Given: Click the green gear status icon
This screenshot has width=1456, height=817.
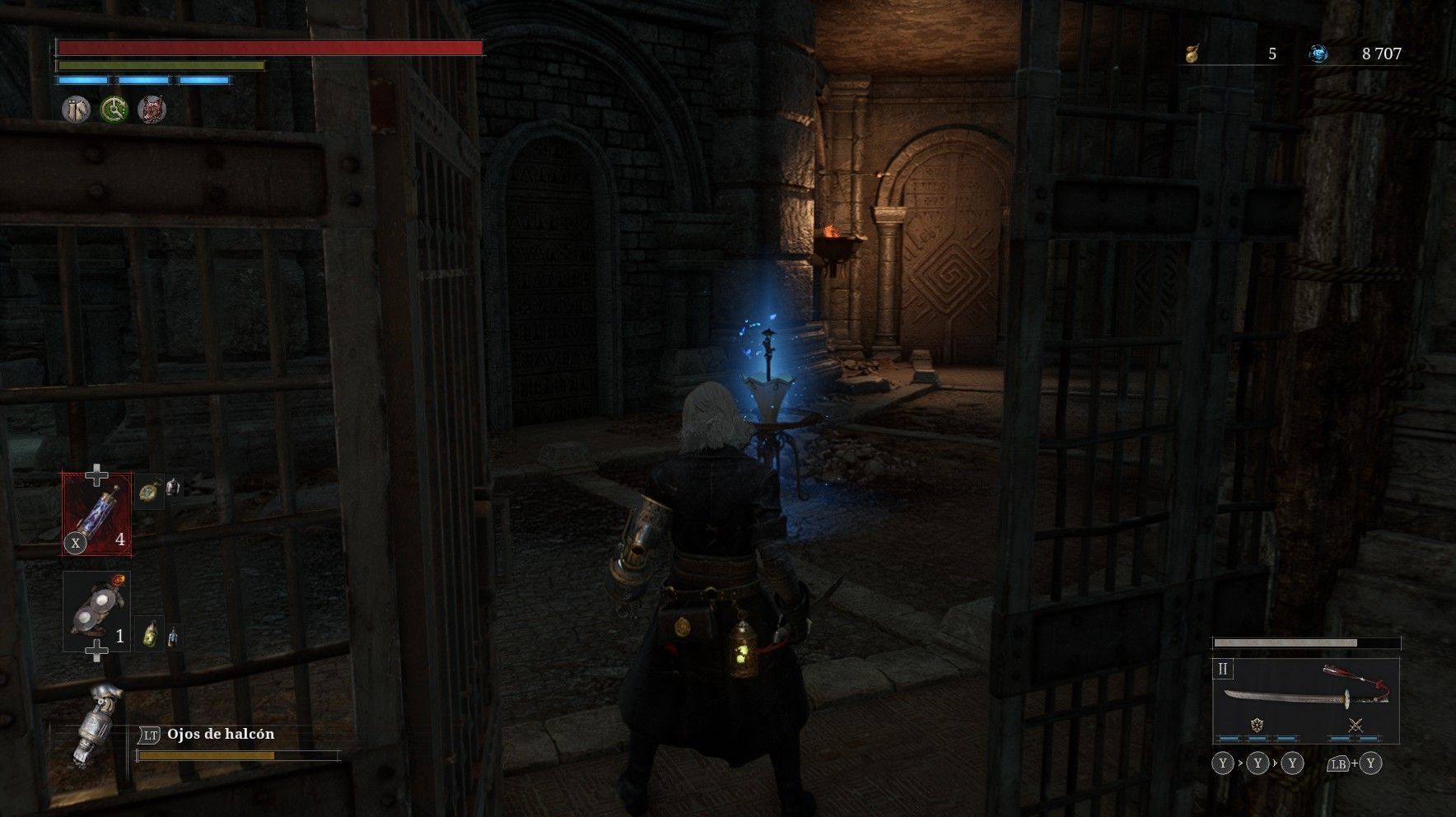Looking at the screenshot, I should 114,110.
